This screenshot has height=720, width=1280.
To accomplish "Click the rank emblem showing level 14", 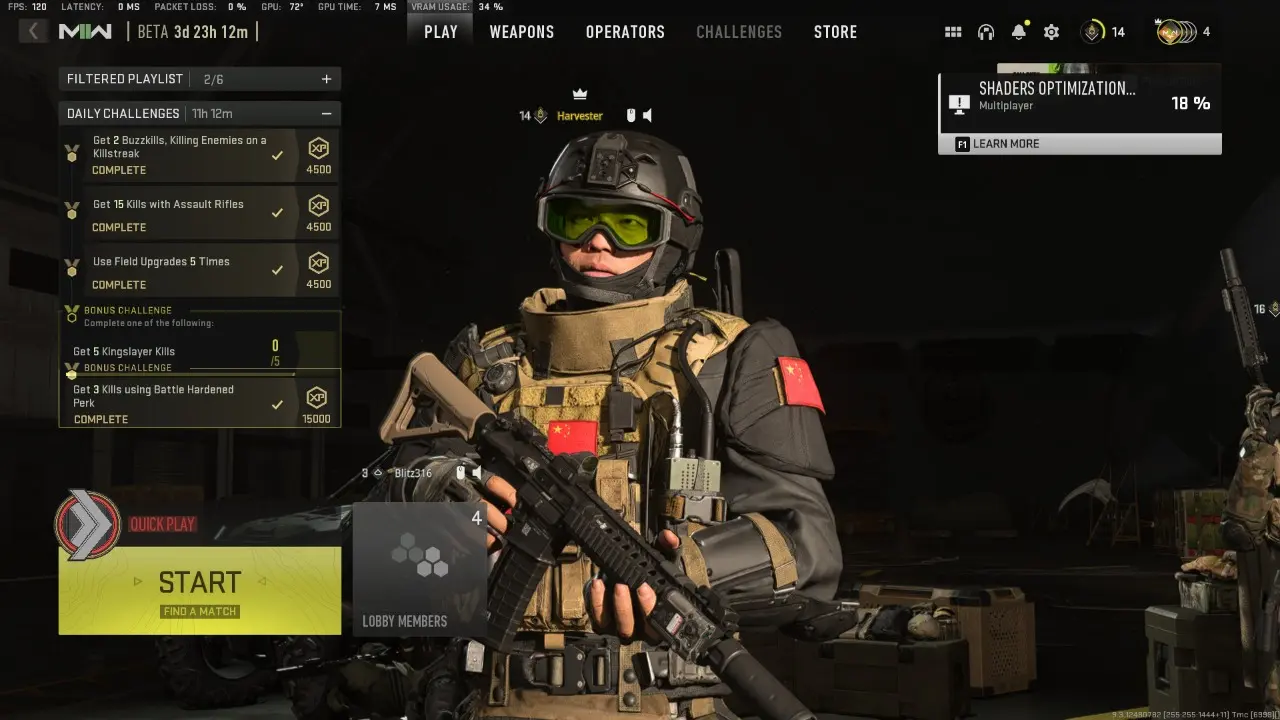I will tap(1090, 31).
